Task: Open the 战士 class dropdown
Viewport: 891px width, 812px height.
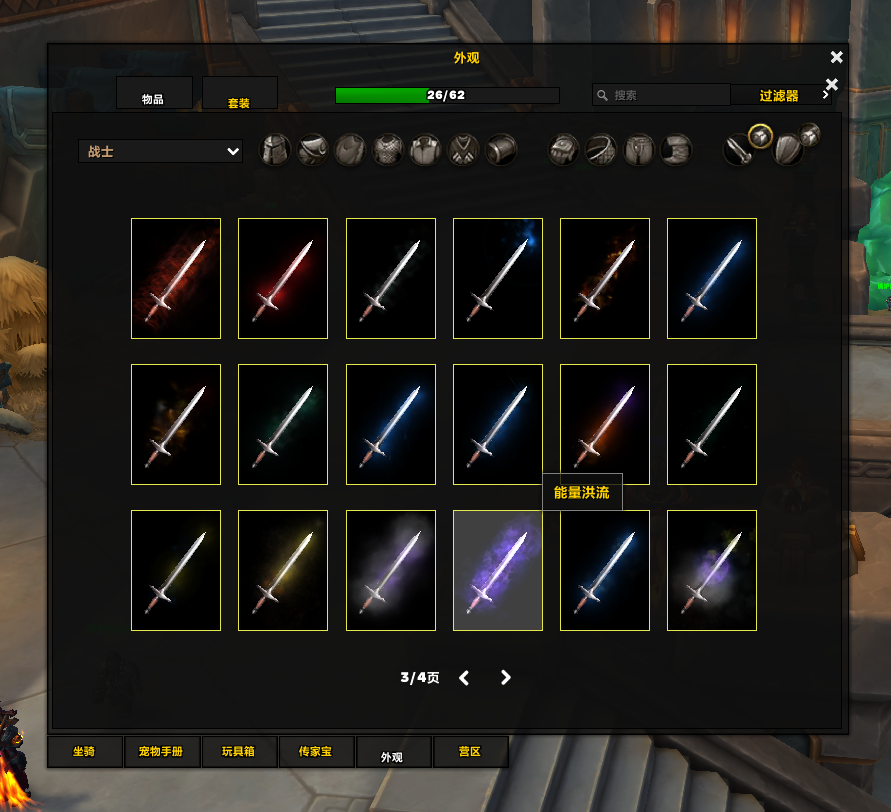Action: coord(160,151)
